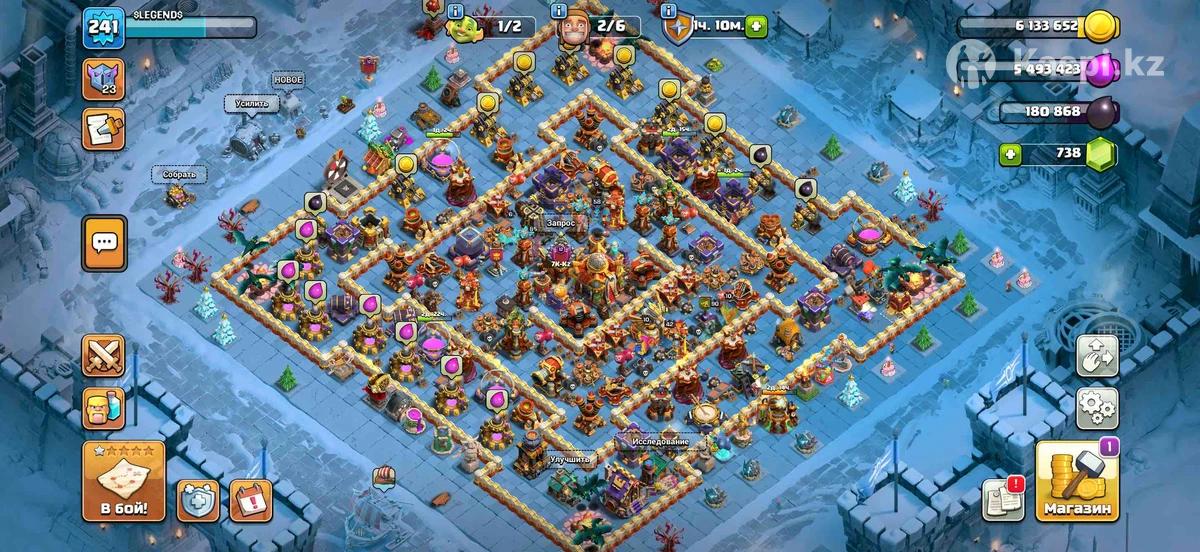Show info for the 2/6 builders
Image resolution: width=1200 pixels, height=552 pixels.
[559, 12]
